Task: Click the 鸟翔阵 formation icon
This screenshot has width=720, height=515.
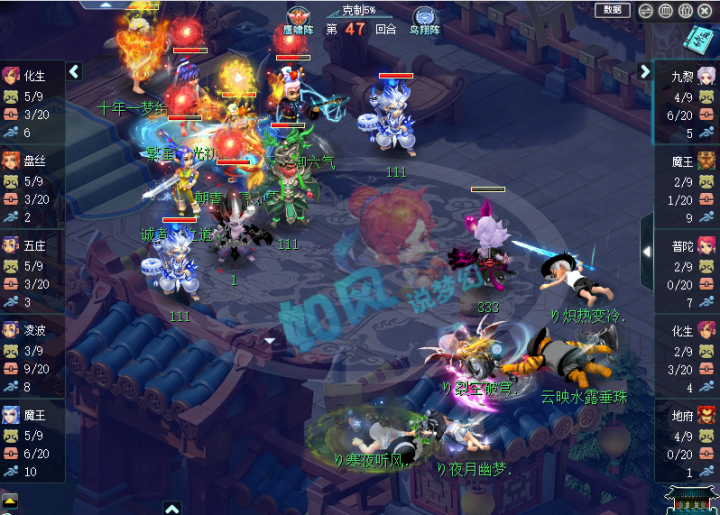Action: (424, 18)
